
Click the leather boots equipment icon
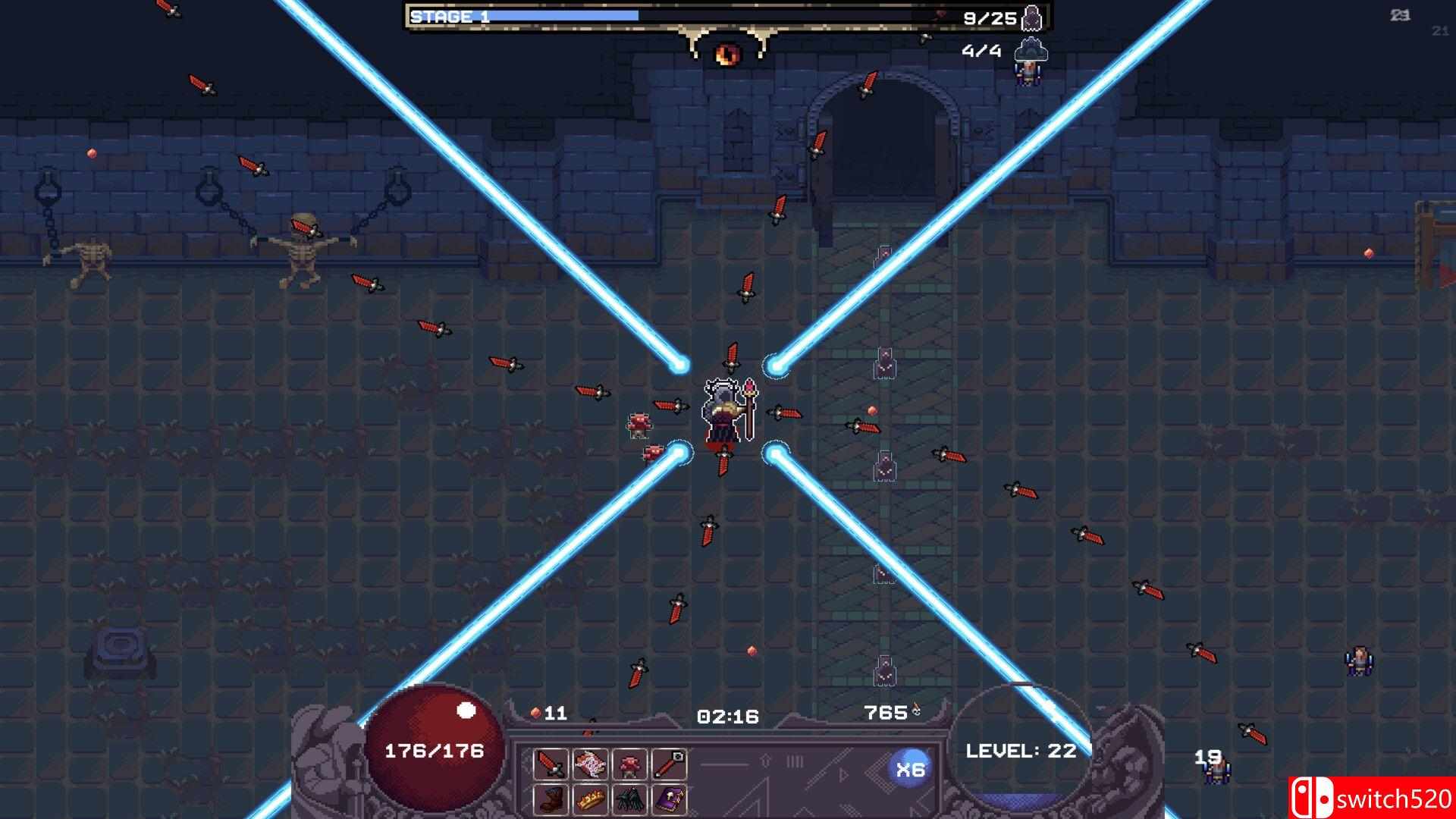(x=551, y=800)
